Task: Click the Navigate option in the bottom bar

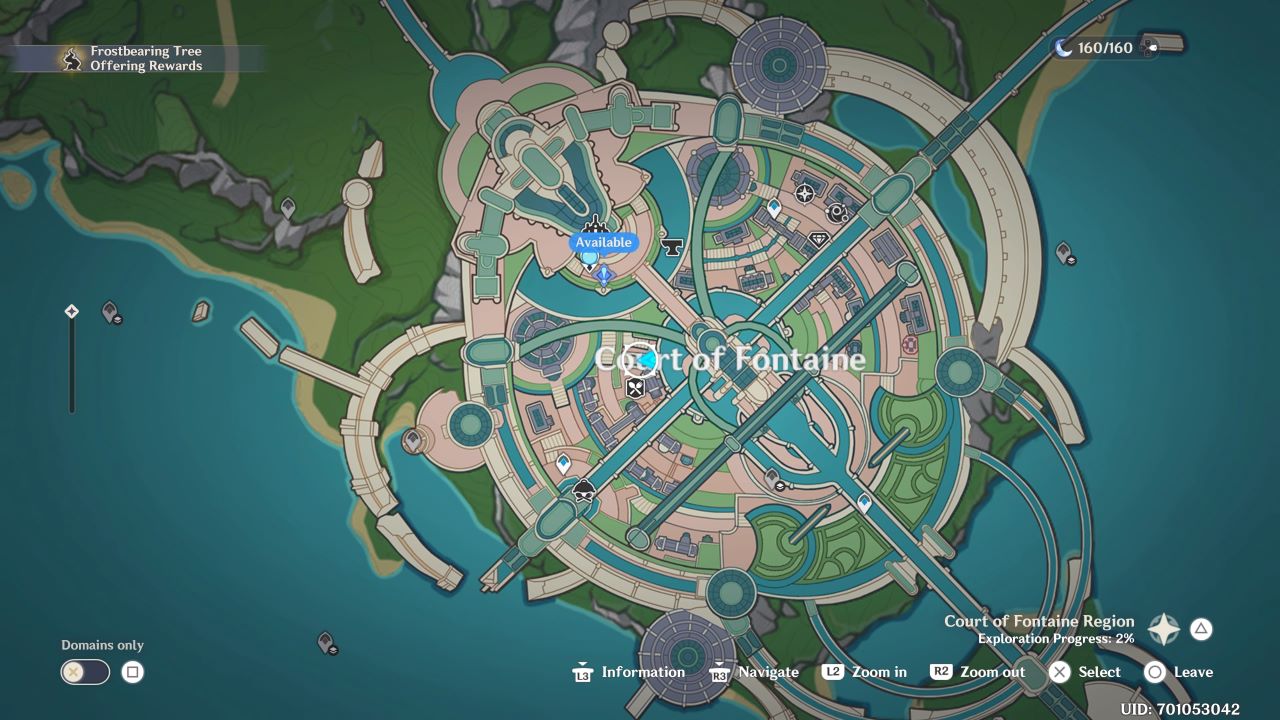Action: pos(768,671)
